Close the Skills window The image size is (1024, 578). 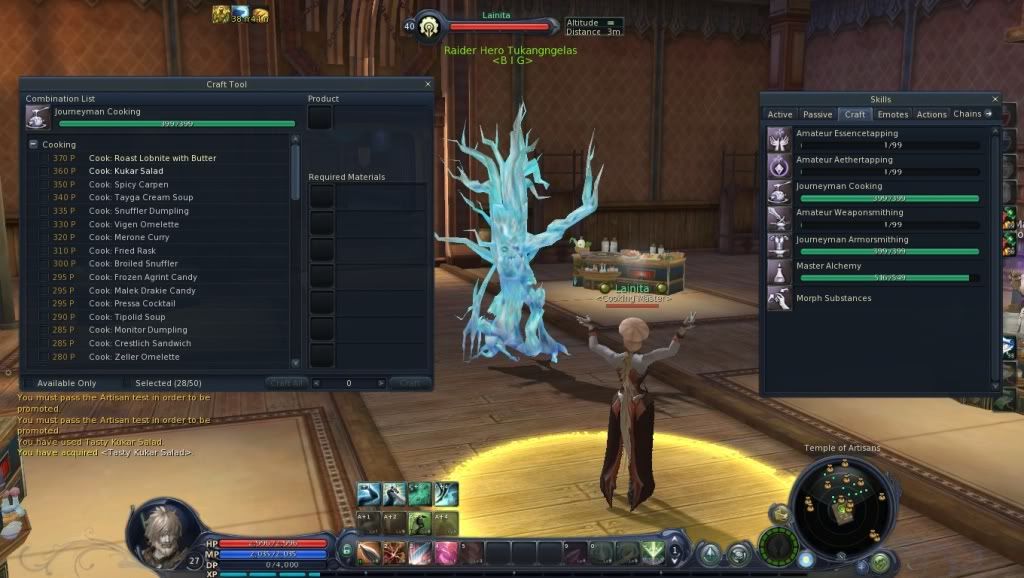994,100
